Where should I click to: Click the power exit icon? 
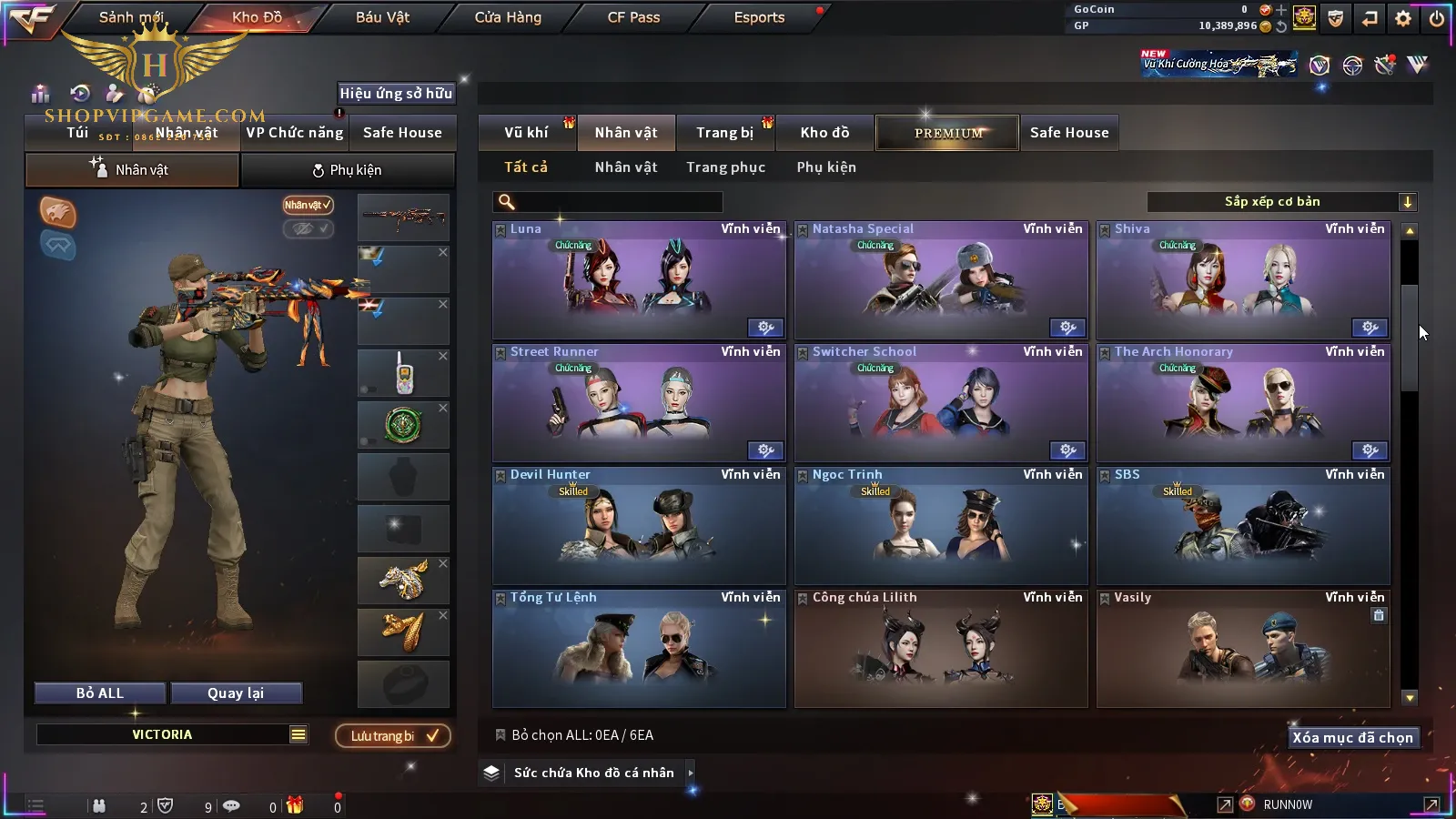[1437, 18]
